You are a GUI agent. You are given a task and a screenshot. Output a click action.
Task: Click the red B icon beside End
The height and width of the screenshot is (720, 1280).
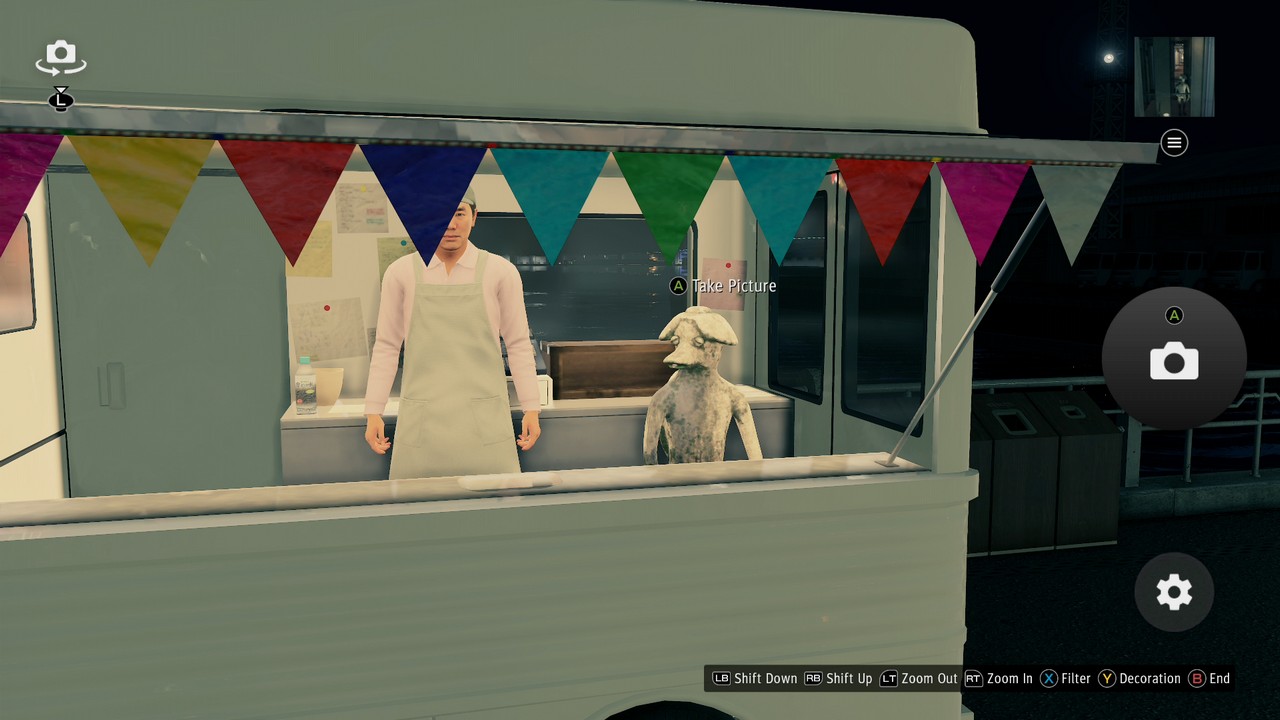[x=1196, y=678]
